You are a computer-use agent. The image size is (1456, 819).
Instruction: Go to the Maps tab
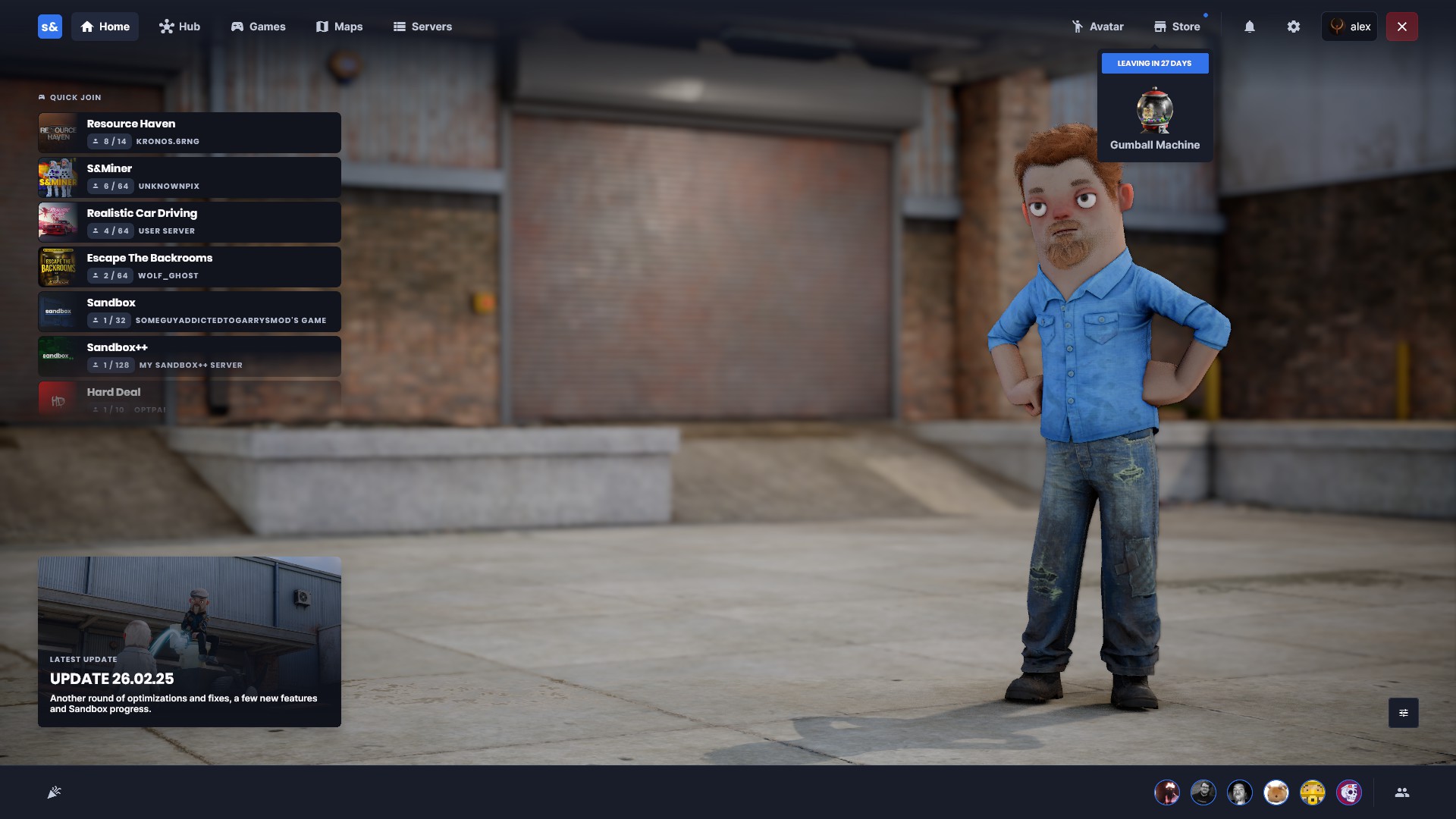[x=339, y=27]
